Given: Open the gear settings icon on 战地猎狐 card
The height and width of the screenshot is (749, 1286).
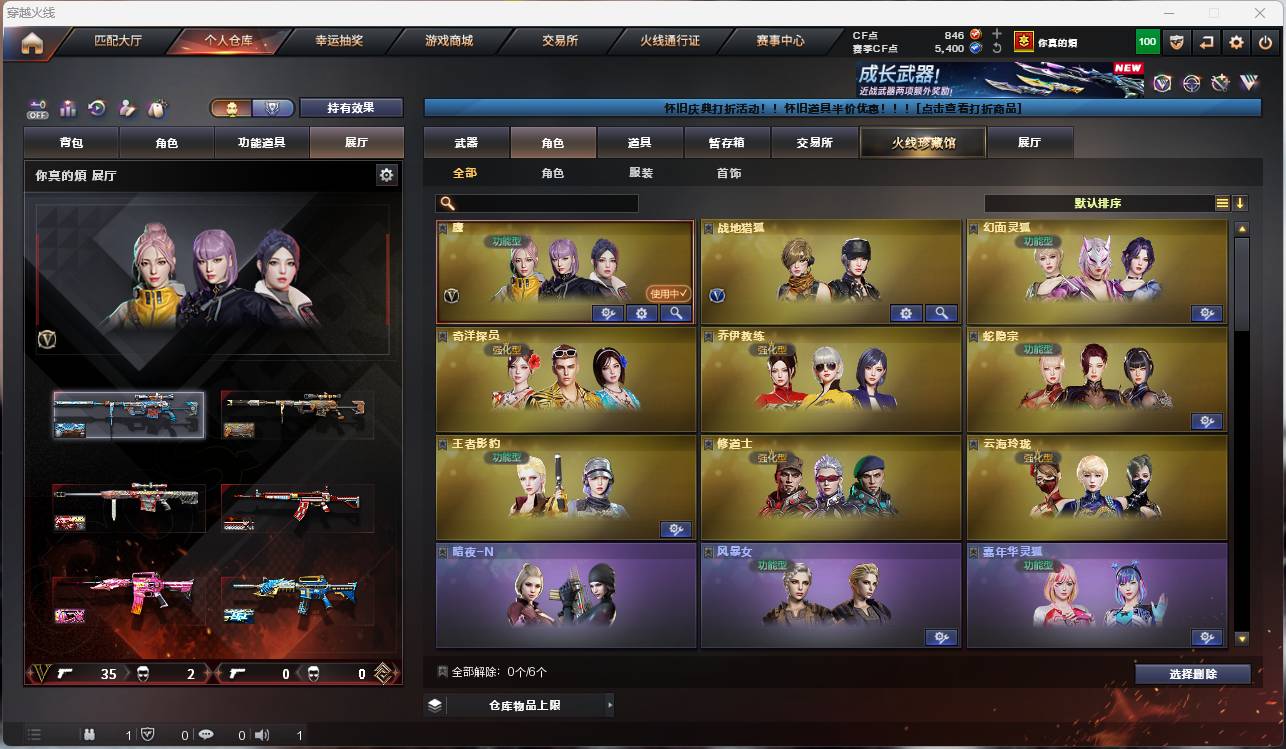Looking at the screenshot, I should 906,313.
